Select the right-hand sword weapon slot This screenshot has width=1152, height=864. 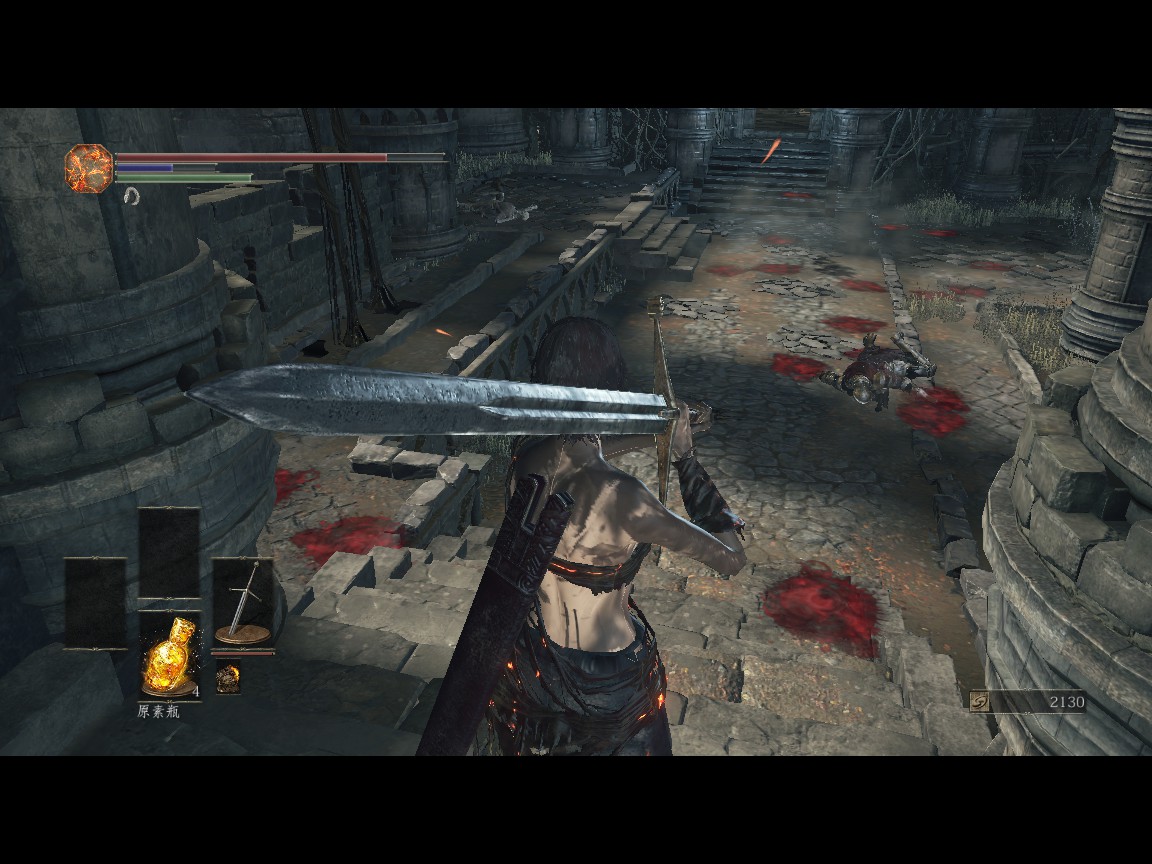tap(243, 602)
